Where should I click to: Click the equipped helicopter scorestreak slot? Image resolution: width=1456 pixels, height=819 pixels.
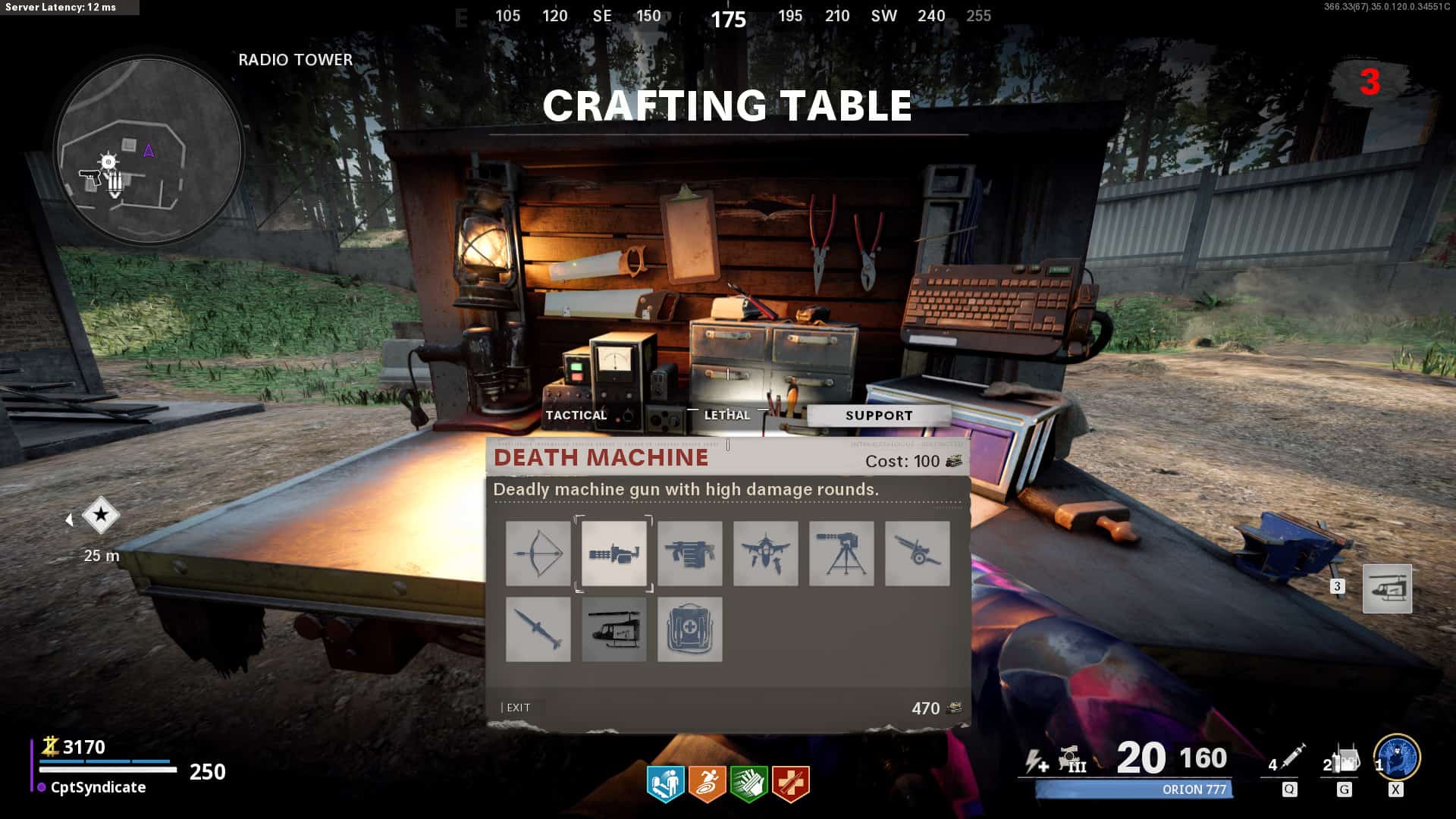click(x=1387, y=588)
